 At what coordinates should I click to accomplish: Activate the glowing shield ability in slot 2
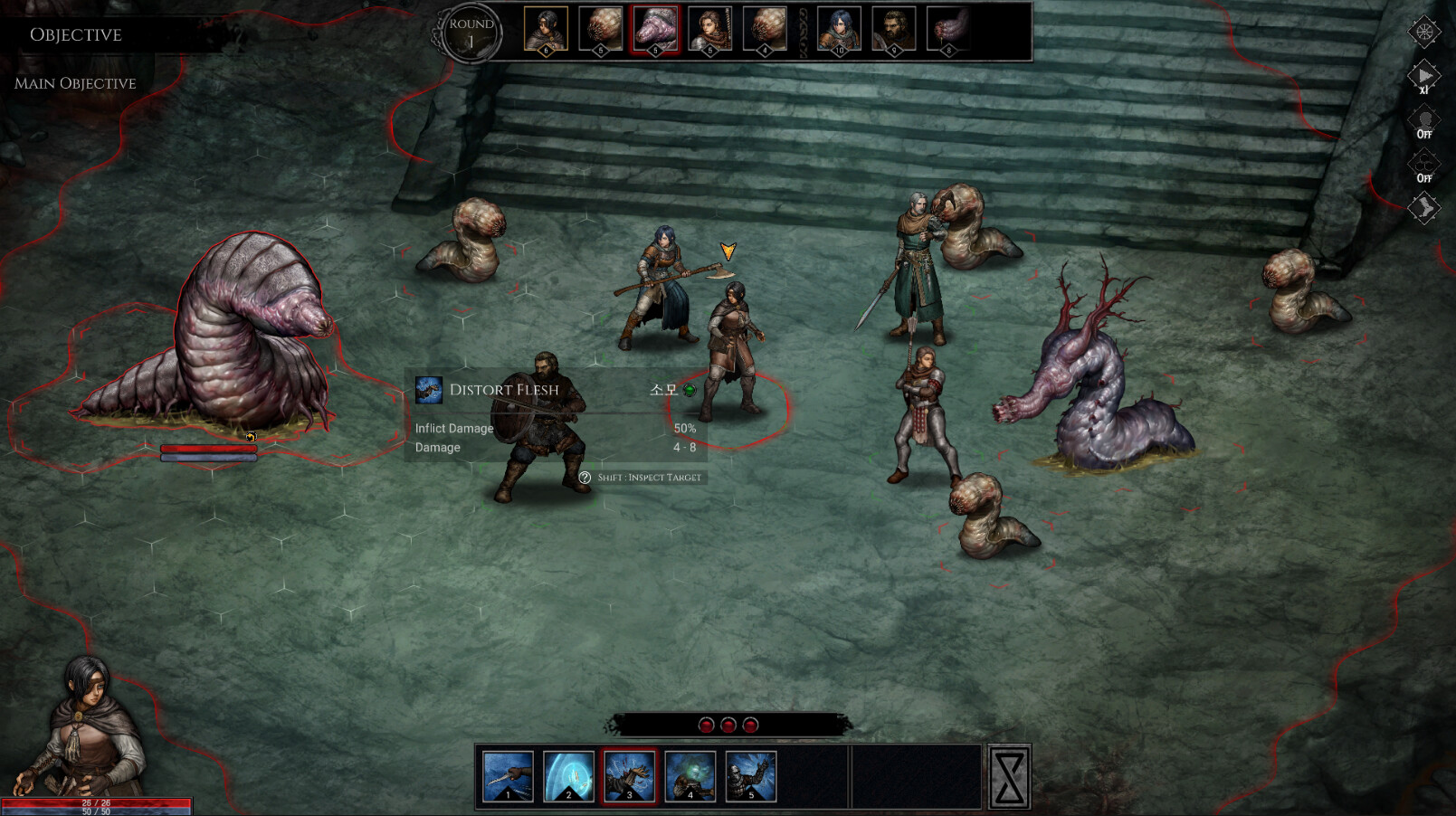point(568,776)
